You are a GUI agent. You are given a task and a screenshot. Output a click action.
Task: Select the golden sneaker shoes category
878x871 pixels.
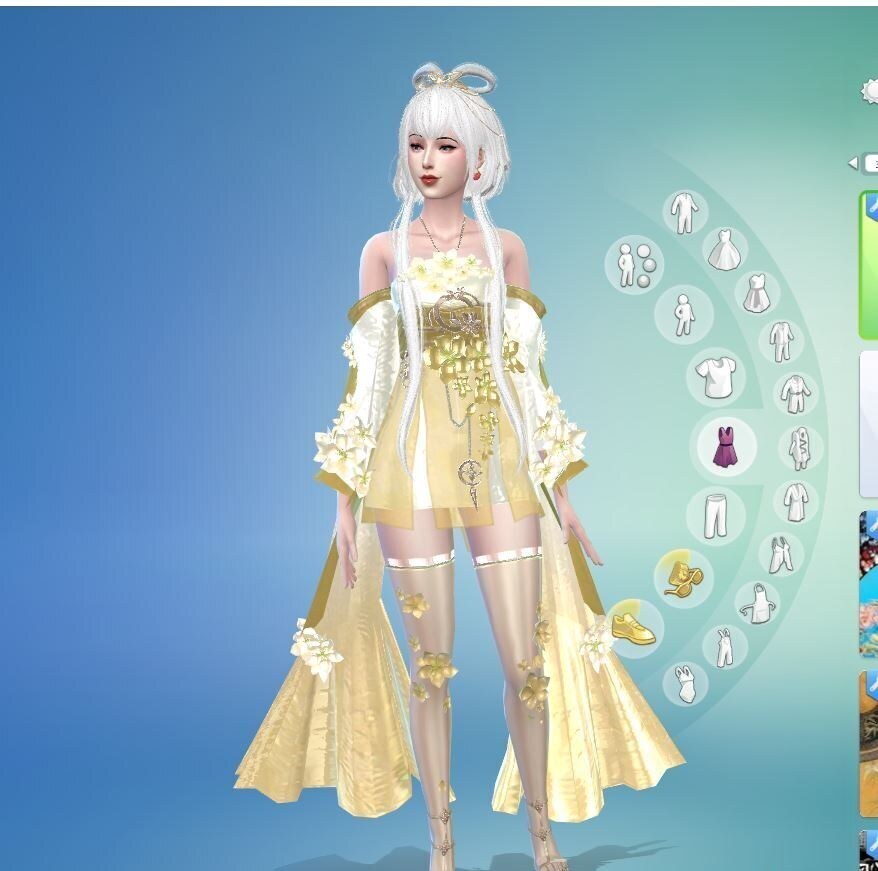click(634, 628)
